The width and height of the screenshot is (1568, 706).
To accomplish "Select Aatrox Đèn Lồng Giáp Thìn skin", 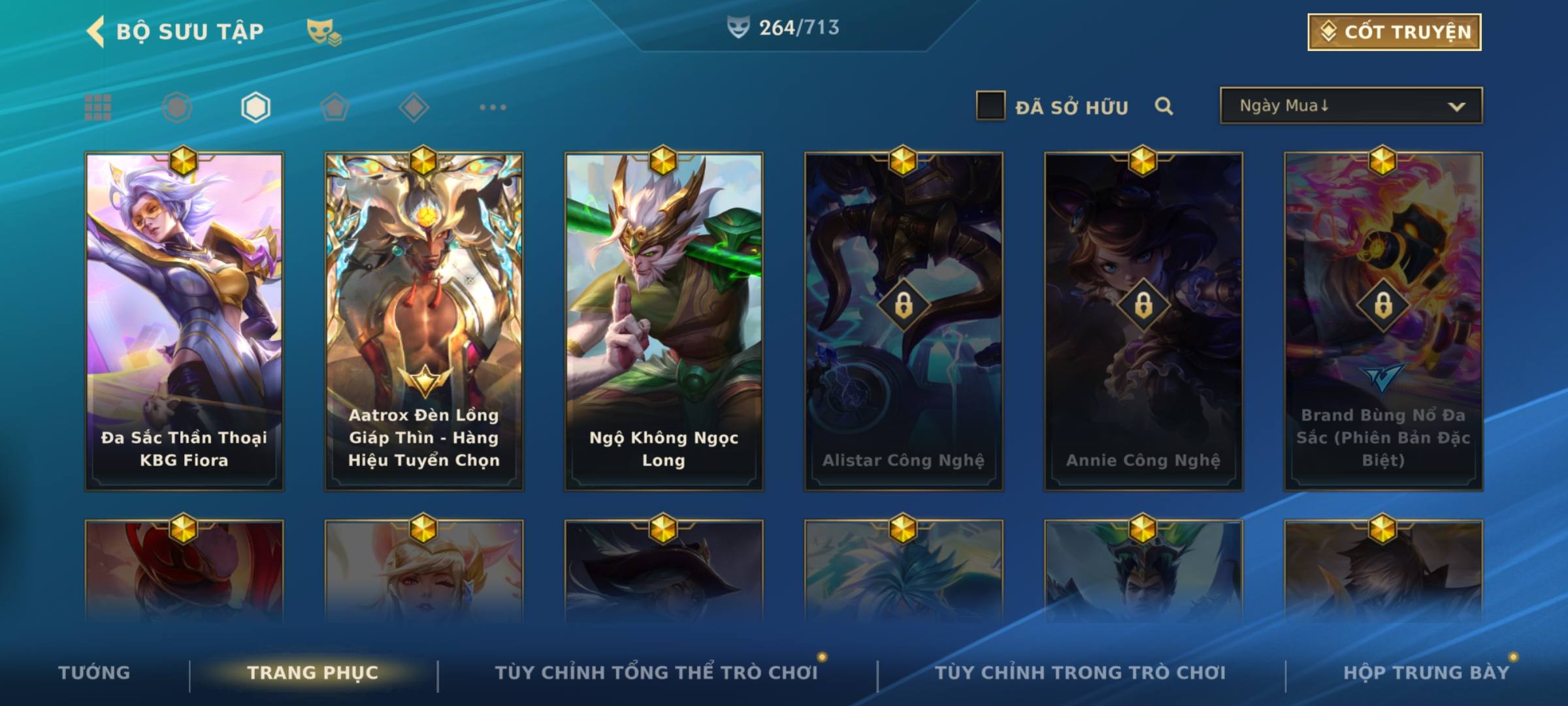I will (x=424, y=320).
